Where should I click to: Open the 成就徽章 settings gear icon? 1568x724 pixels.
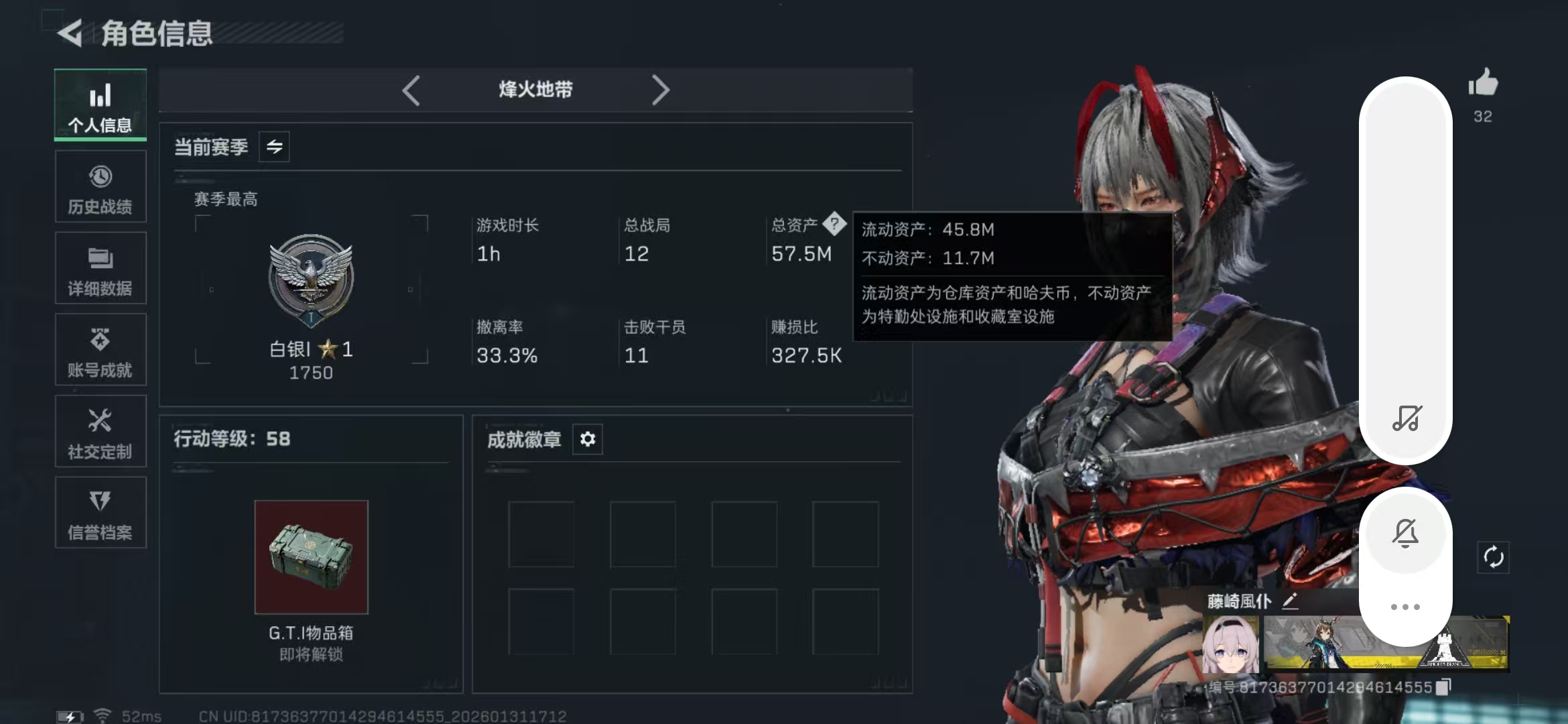click(x=588, y=439)
